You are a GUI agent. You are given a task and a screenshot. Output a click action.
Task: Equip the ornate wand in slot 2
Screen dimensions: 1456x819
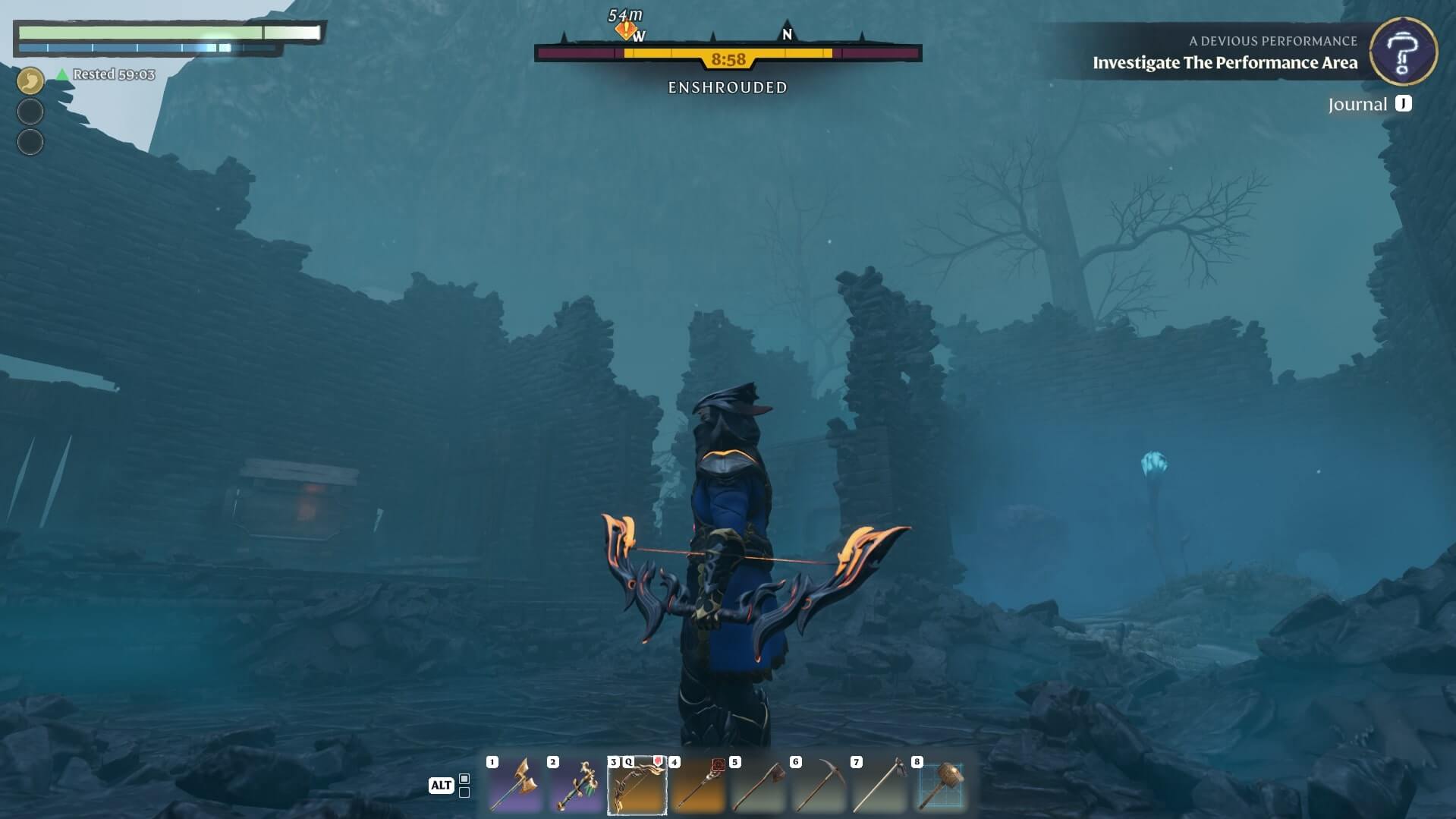click(x=577, y=786)
